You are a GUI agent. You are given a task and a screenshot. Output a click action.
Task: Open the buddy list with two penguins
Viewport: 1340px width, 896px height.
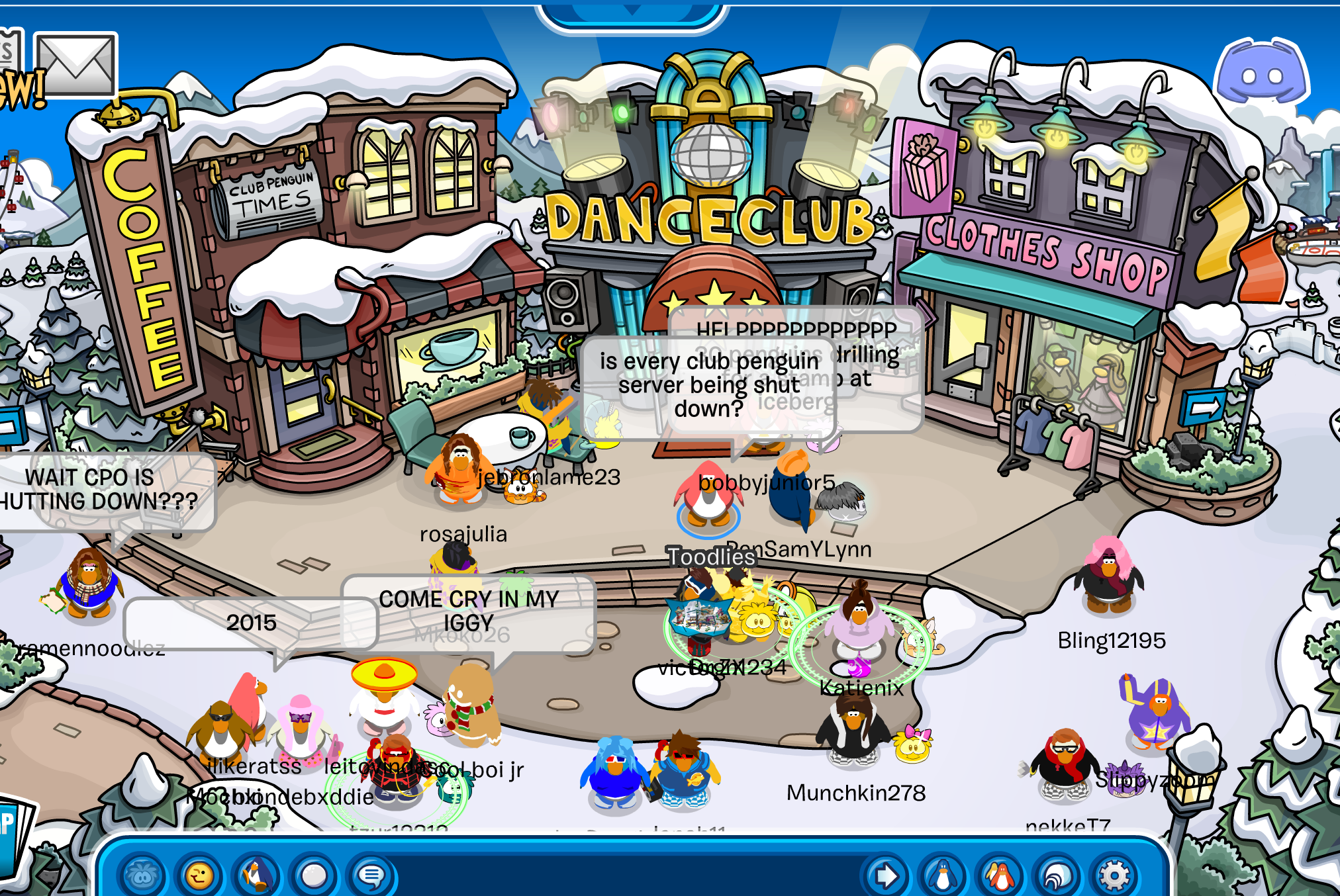1000,876
